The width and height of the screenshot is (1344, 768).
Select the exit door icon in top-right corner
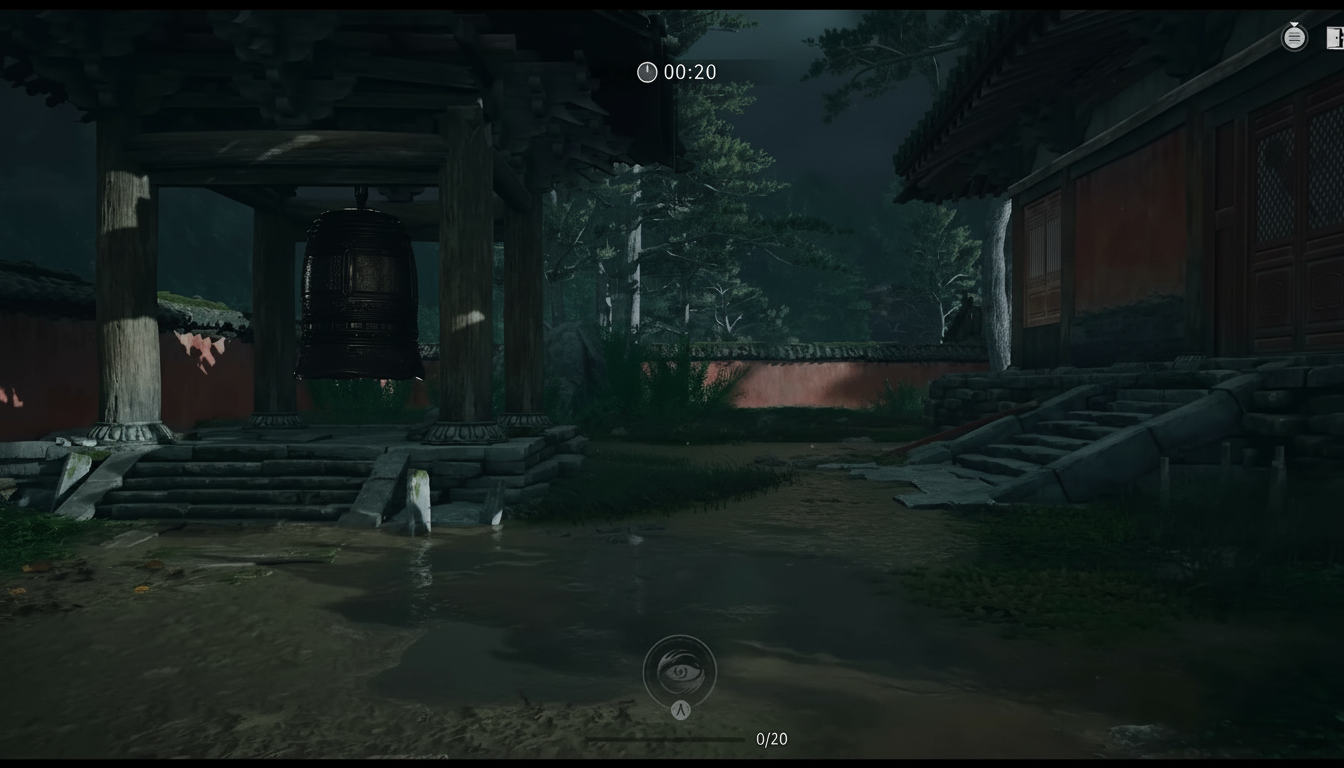point(1336,37)
